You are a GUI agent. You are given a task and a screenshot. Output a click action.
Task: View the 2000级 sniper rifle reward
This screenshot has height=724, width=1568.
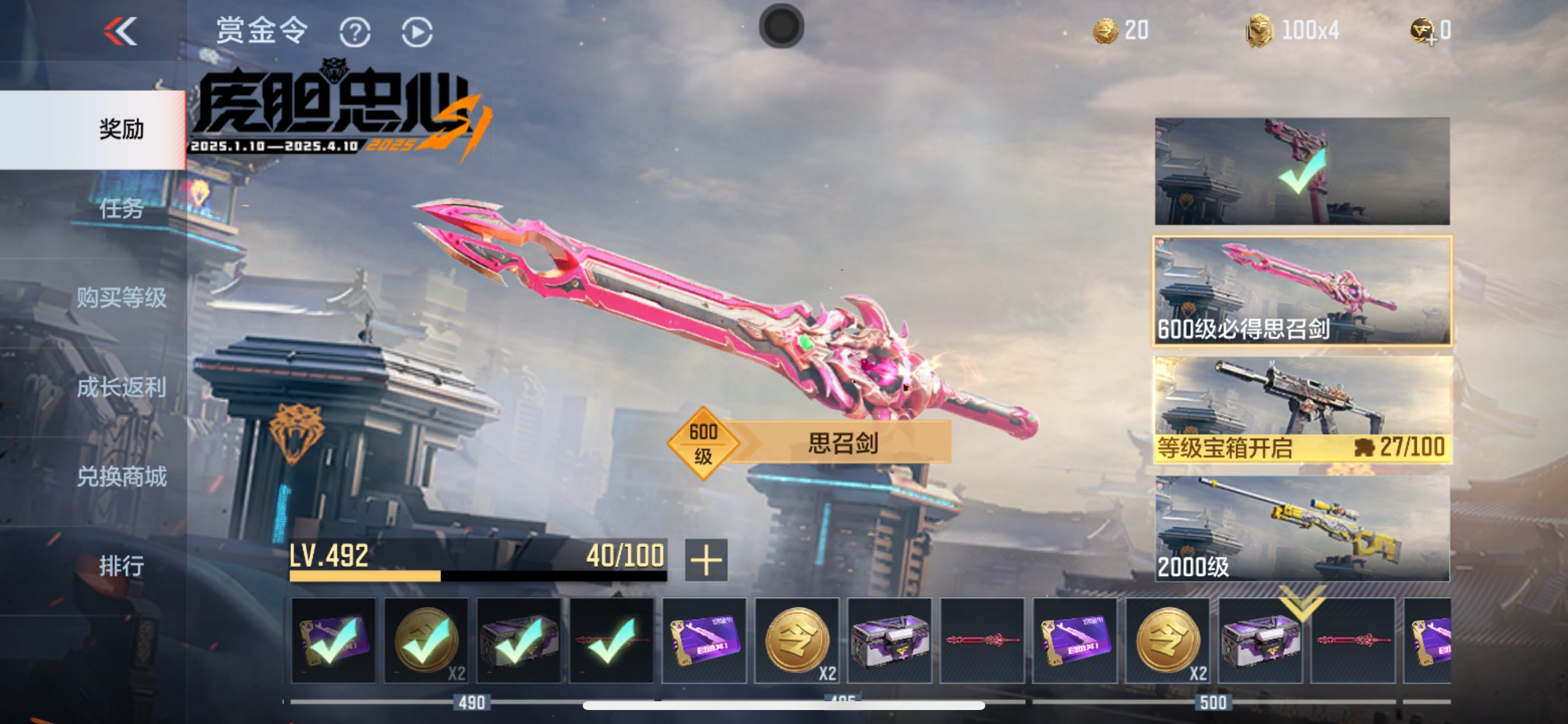click(1302, 528)
